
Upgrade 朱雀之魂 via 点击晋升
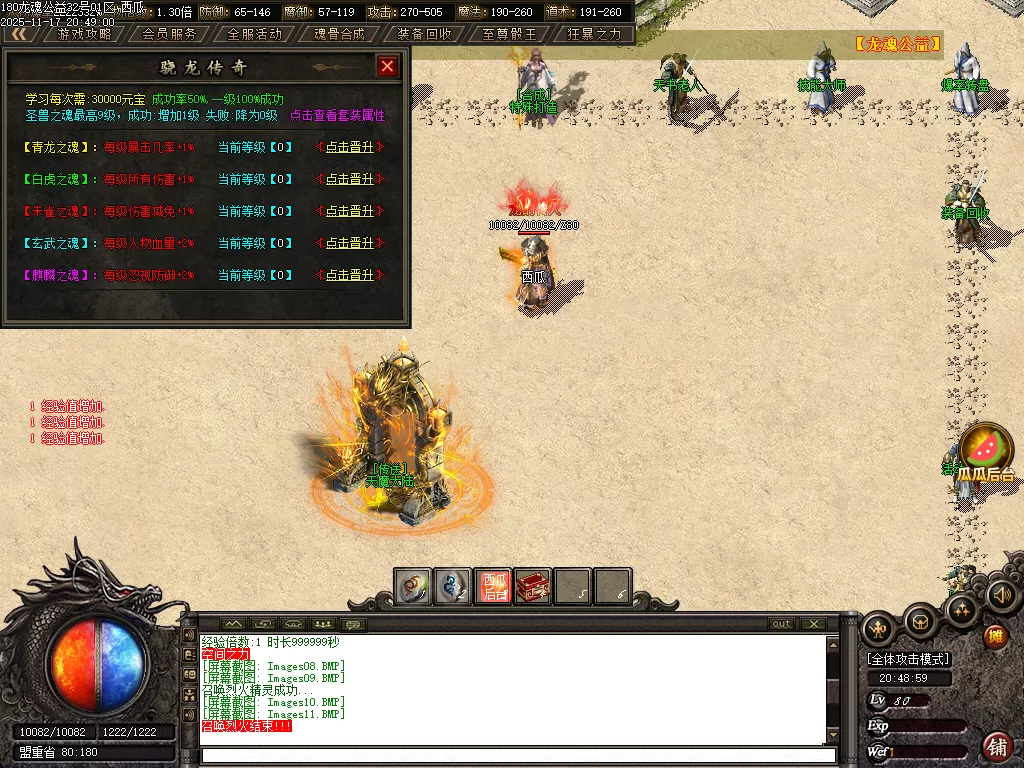coord(349,211)
